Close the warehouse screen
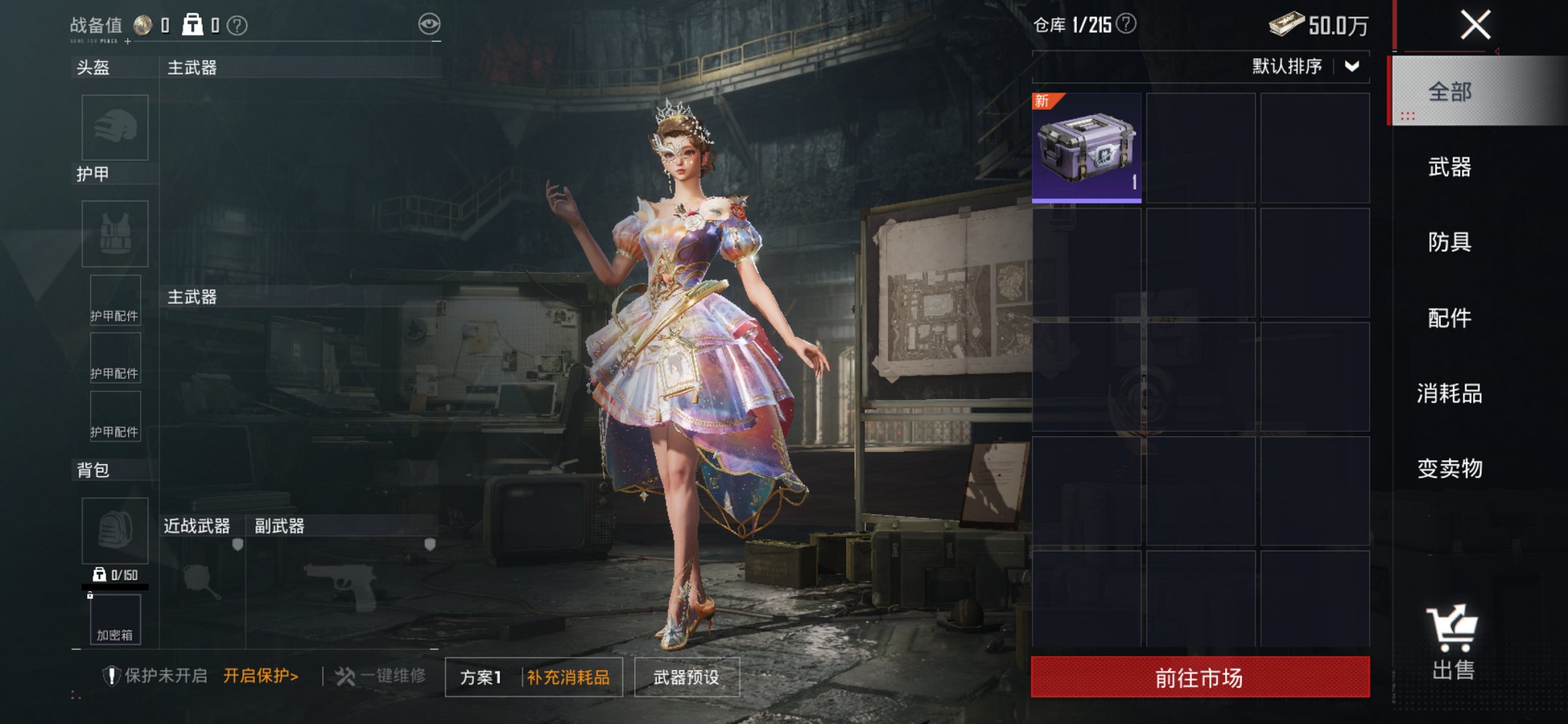The width and height of the screenshot is (1568, 724). pyautogui.click(x=1475, y=25)
